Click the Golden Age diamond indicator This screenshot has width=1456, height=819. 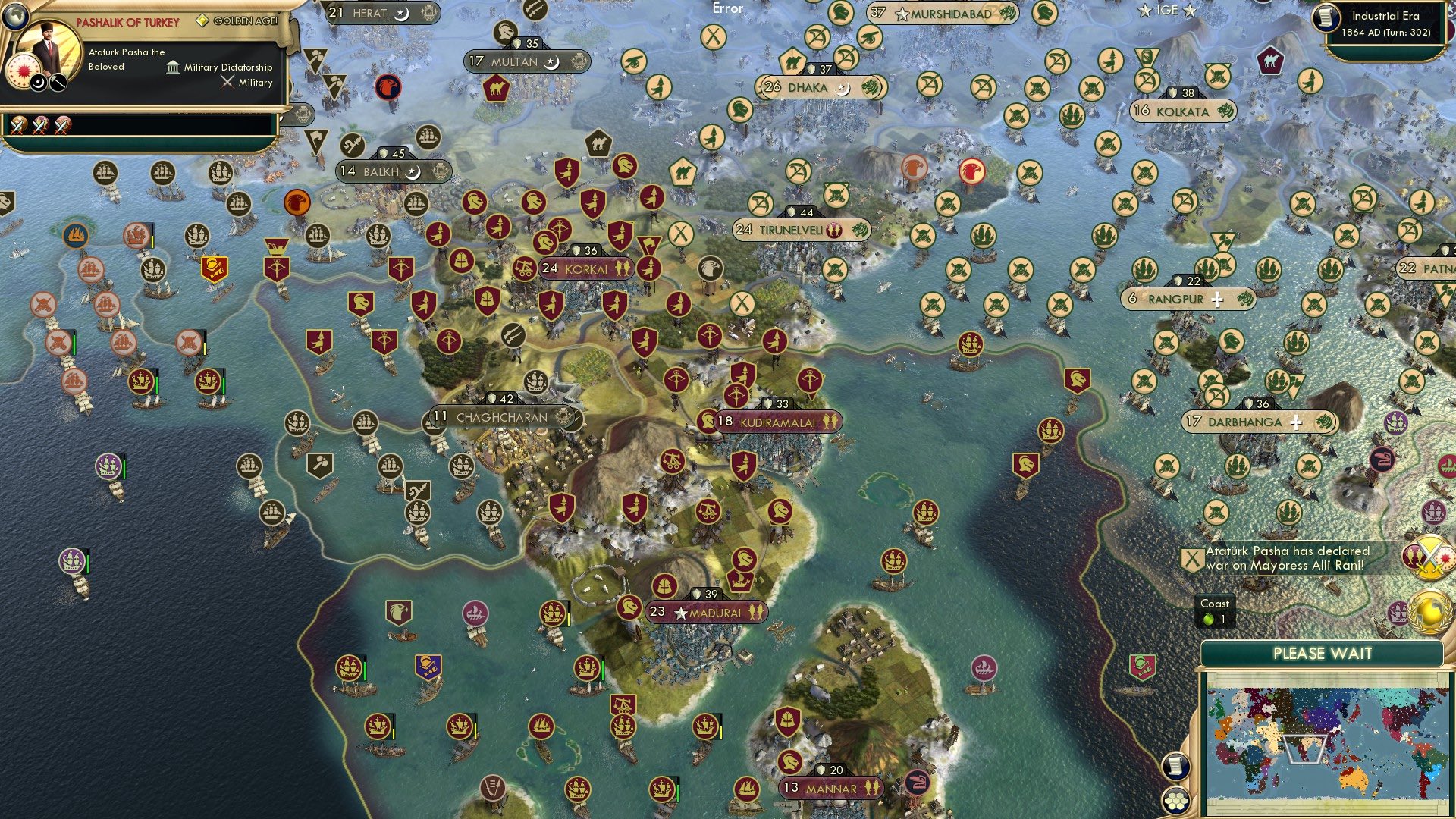pos(202,20)
